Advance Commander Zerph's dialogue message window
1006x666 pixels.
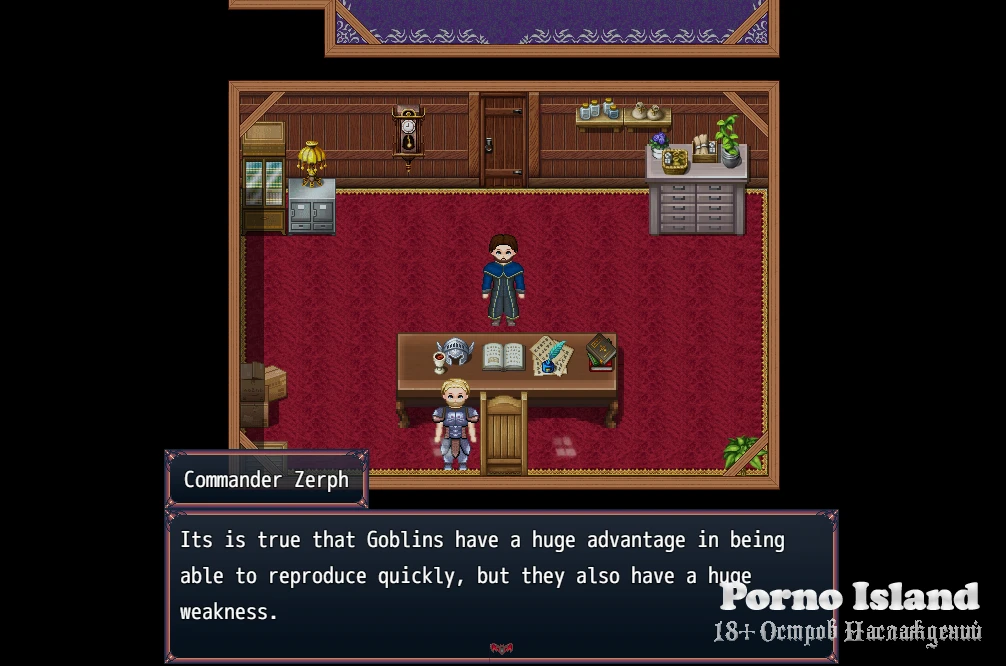[x=480, y=580]
